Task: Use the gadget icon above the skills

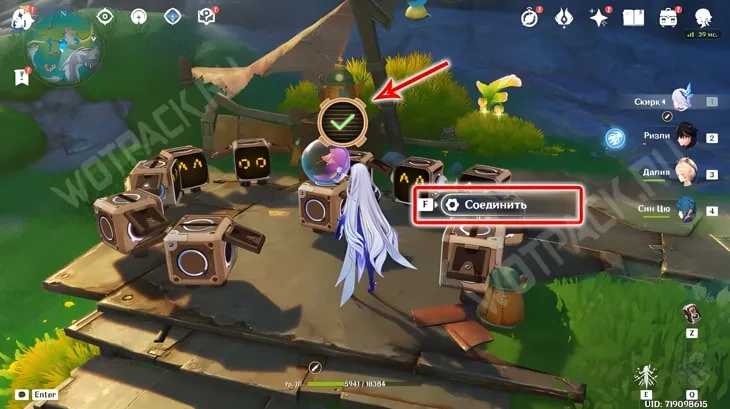Action: [690, 314]
